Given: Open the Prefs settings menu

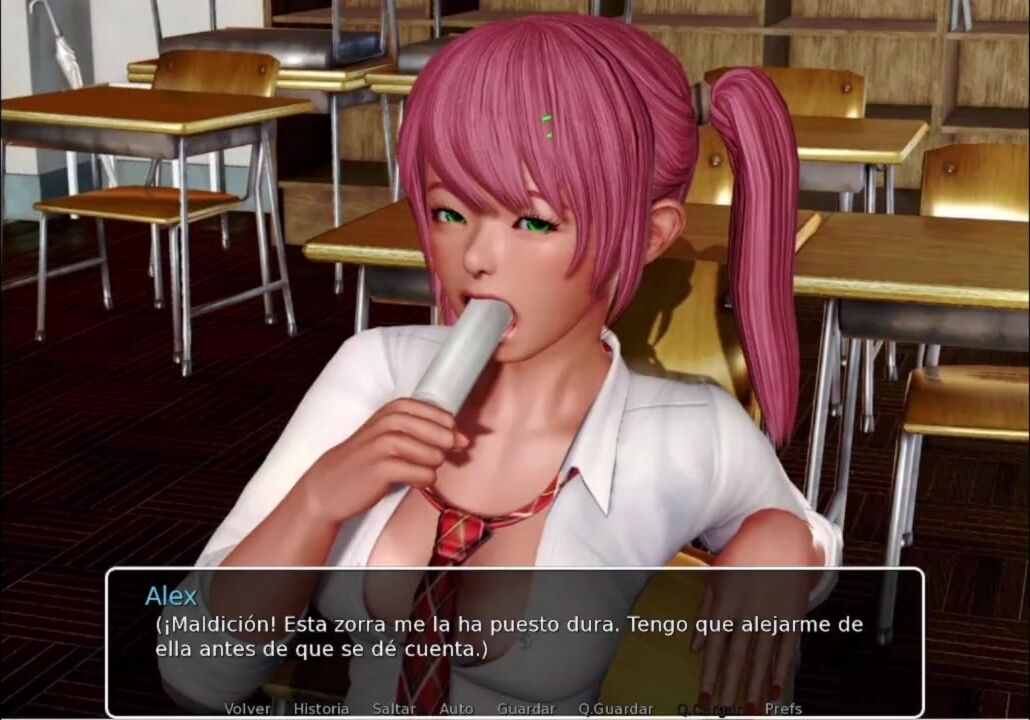Looking at the screenshot, I should (783, 709).
